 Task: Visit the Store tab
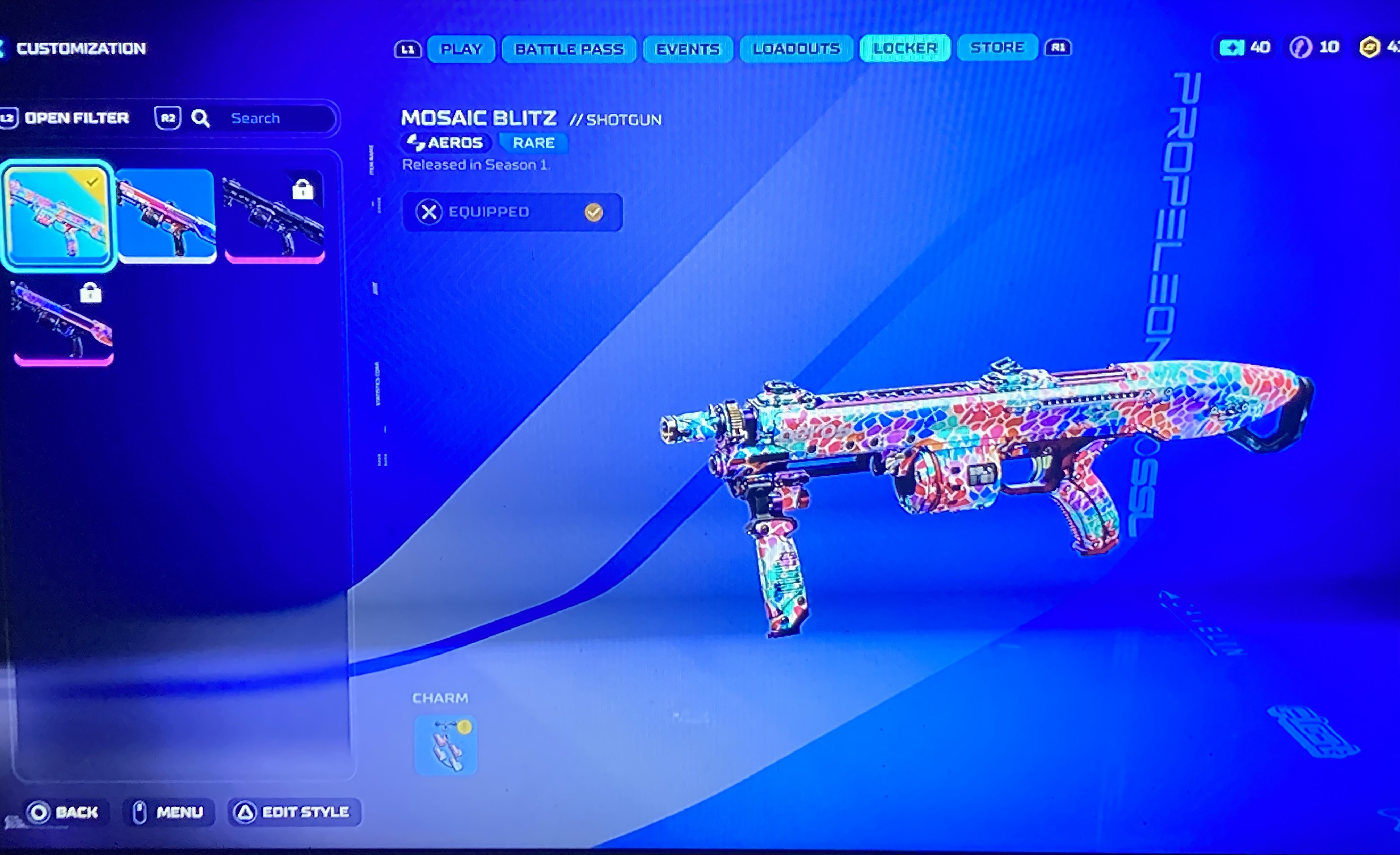pyautogui.click(x=997, y=48)
